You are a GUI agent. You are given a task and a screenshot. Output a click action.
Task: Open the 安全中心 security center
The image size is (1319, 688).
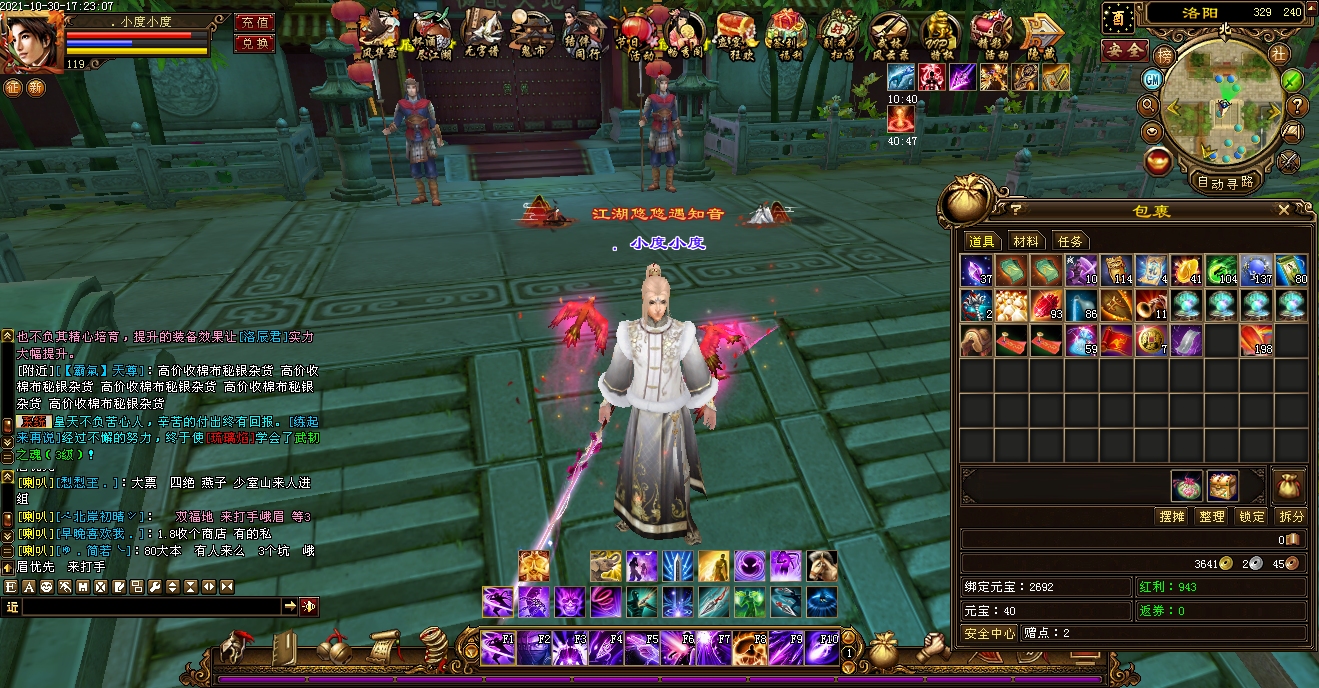click(x=990, y=633)
